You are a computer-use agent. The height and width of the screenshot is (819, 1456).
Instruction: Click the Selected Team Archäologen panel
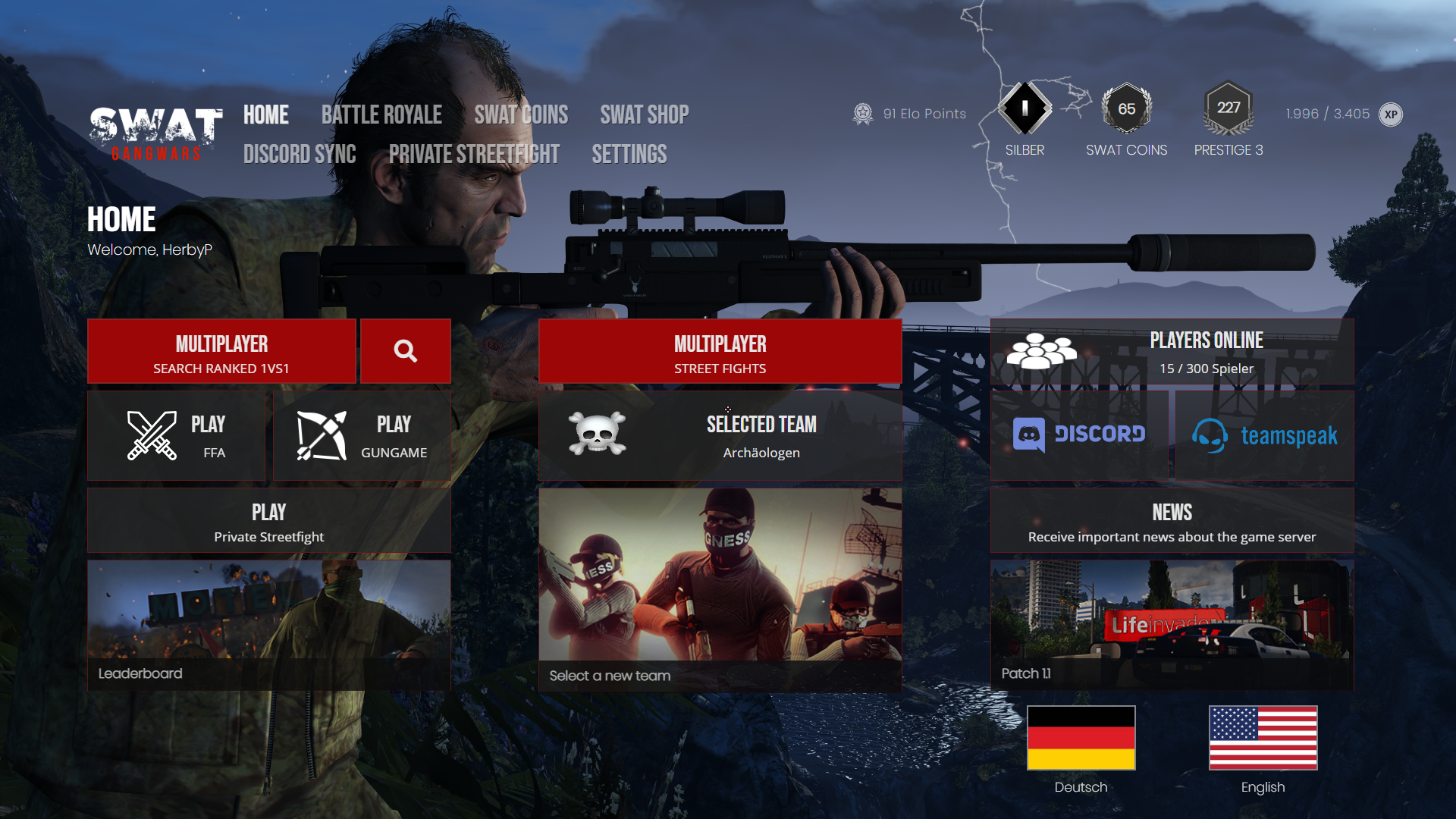click(720, 435)
